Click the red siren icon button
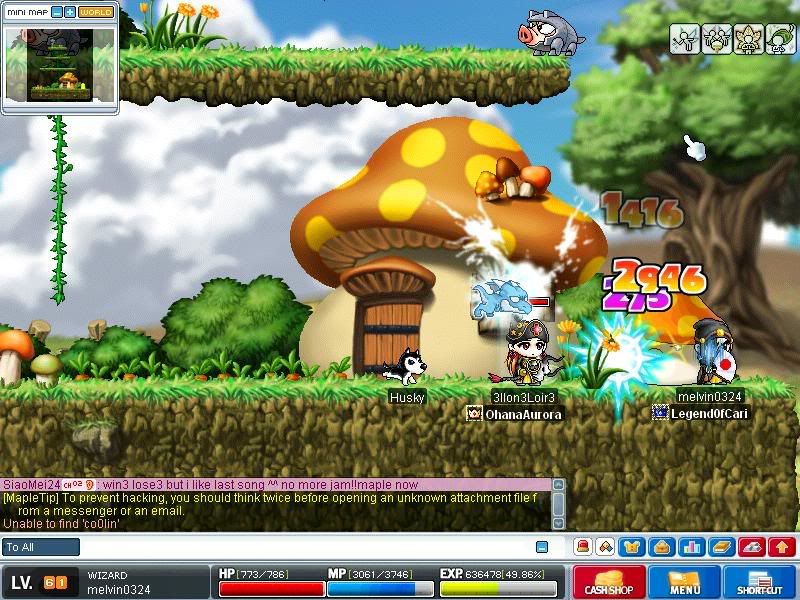The image size is (800, 600). [x=581, y=547]
